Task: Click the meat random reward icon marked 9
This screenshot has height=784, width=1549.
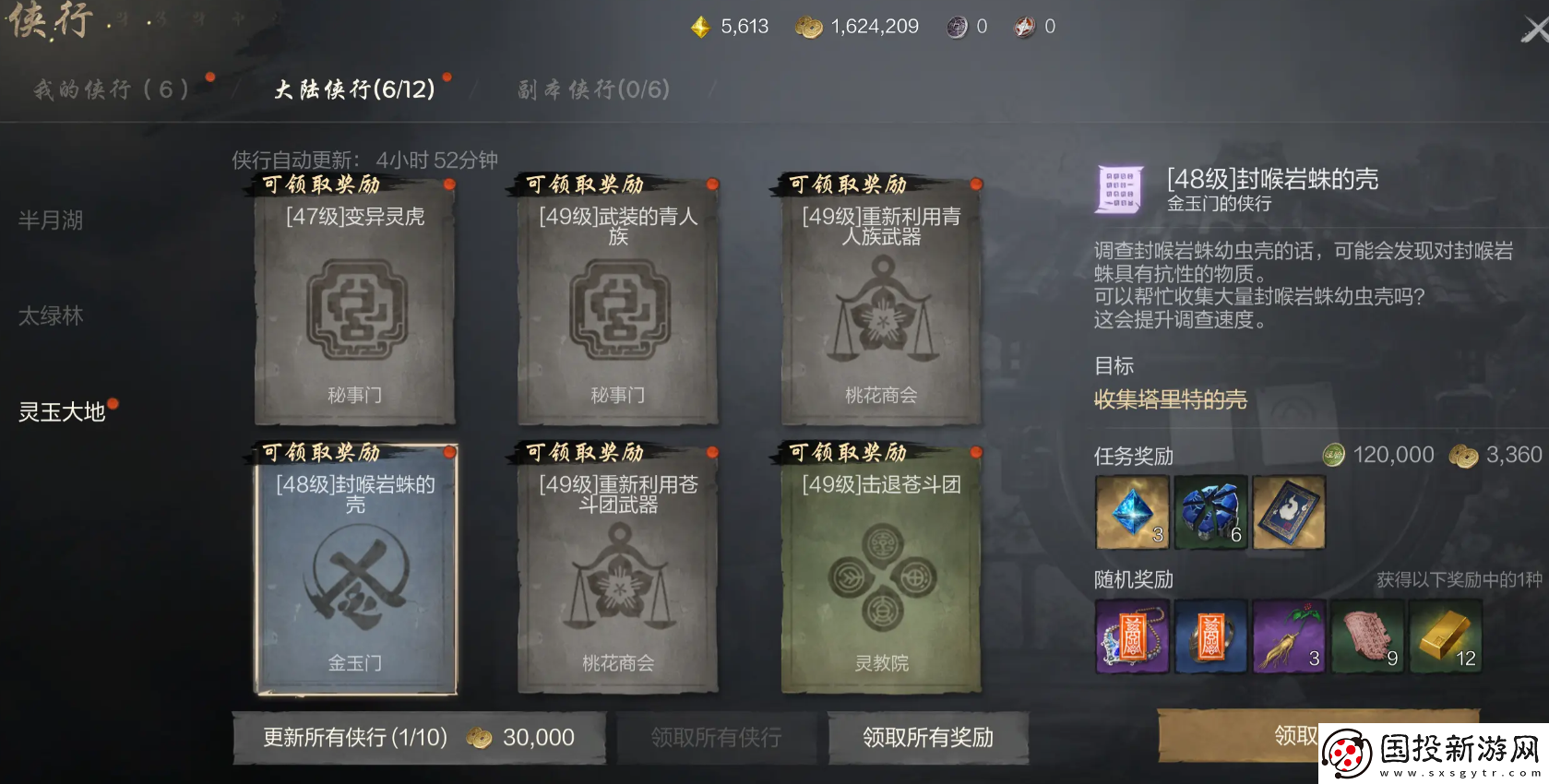Action: (x=1367, y=636)
